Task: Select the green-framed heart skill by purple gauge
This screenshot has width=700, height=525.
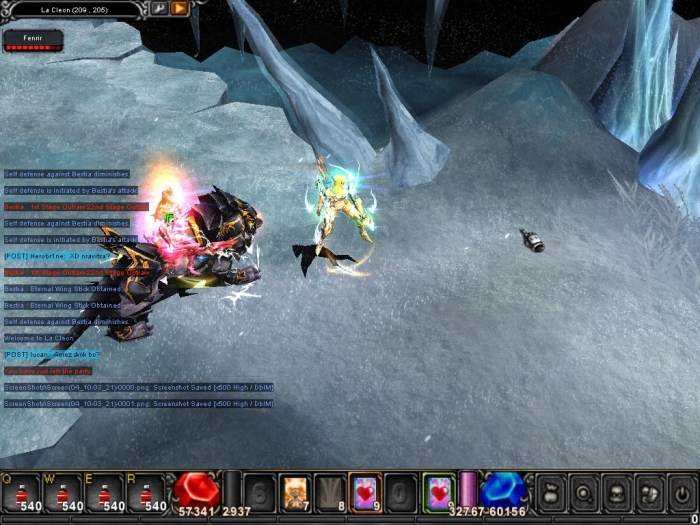Action: pos(438,491)
